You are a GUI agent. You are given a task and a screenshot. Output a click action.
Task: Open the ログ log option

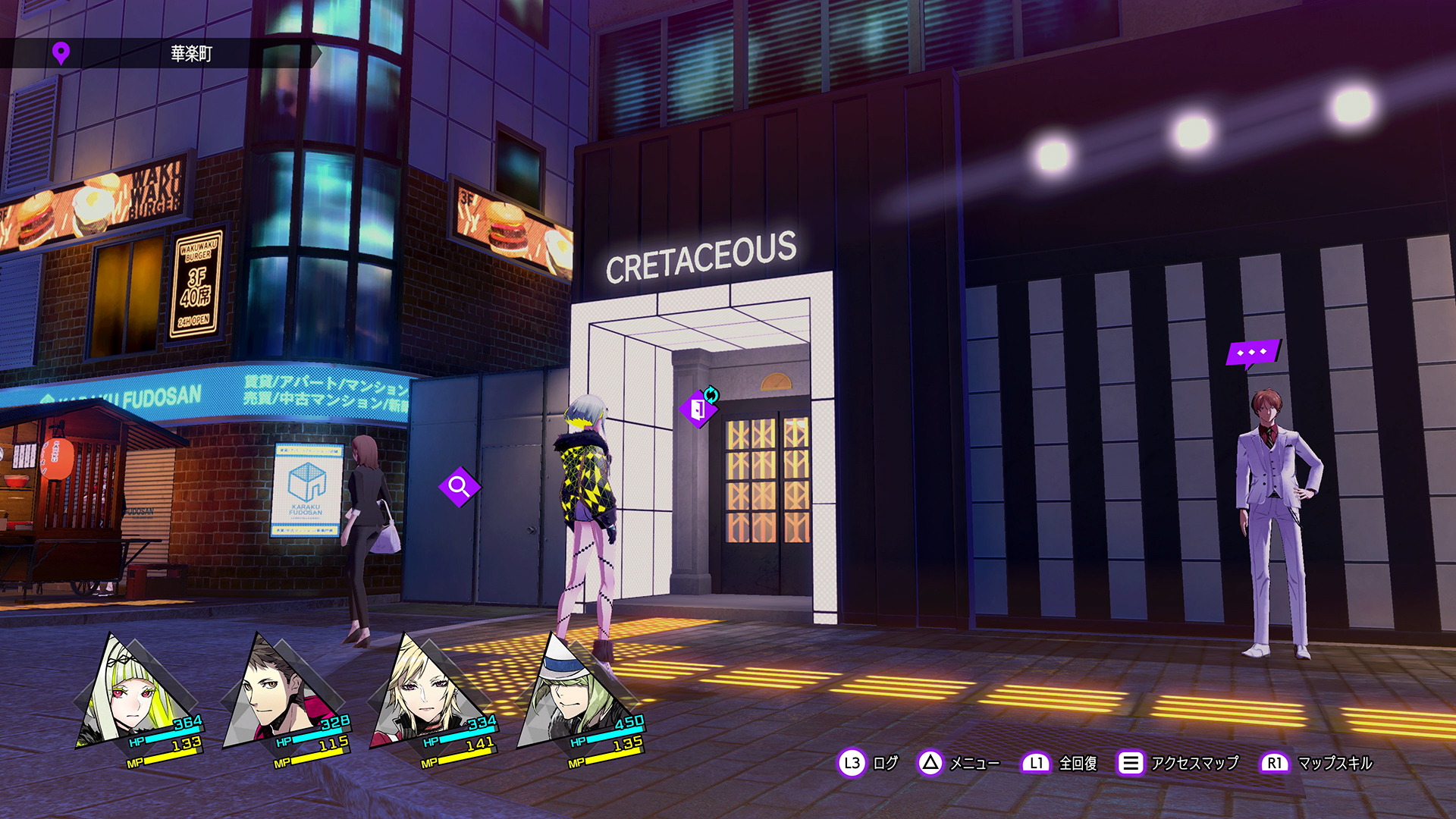[869, 763]
